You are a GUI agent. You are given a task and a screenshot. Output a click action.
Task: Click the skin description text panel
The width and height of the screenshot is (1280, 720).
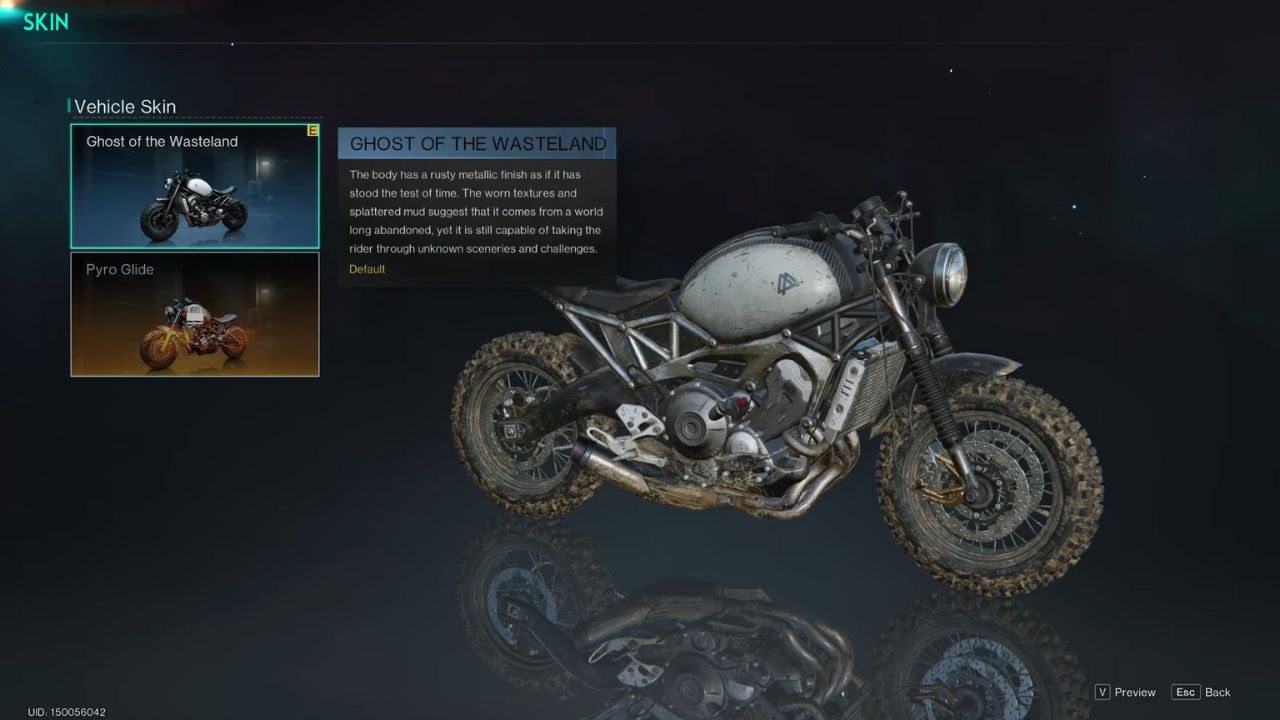[x=477, y=211]
